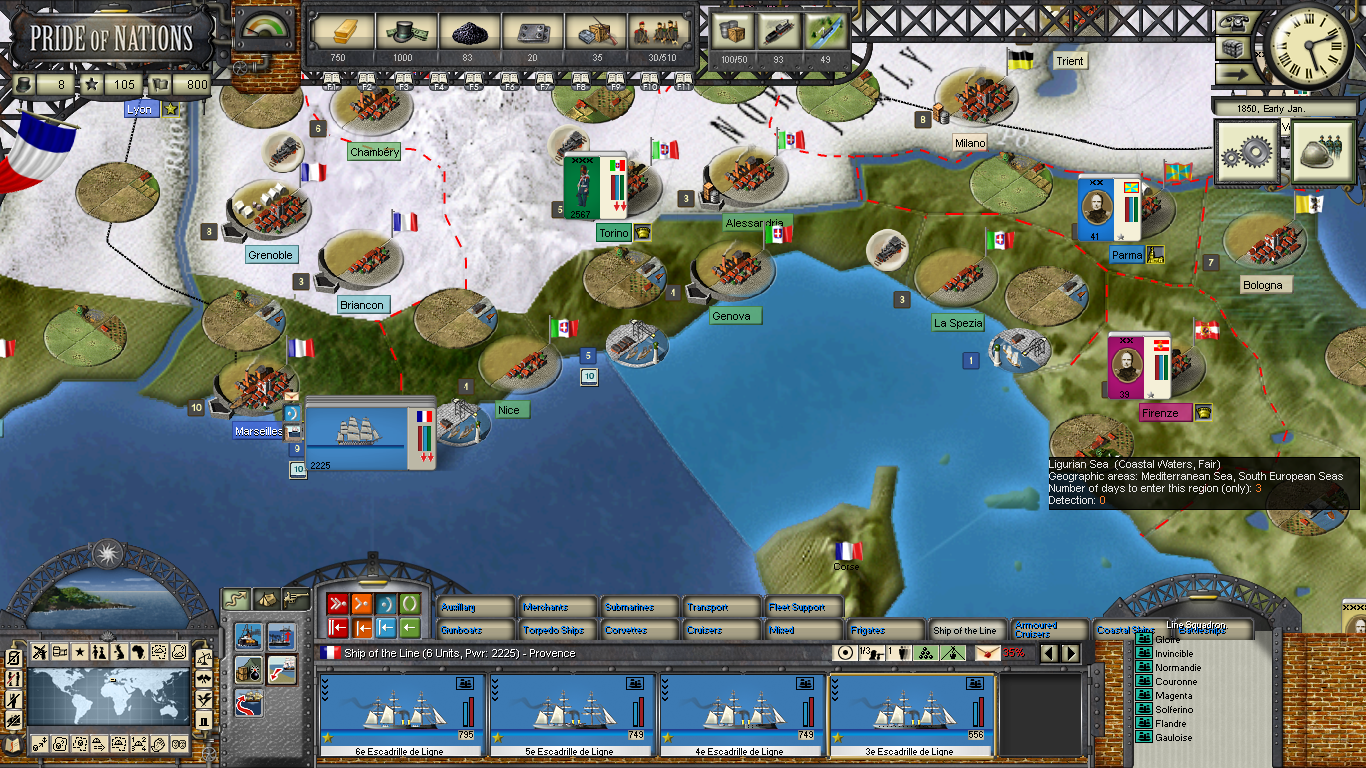
Task: Choose the Submarines filter tab
Action: coord(640,607)
